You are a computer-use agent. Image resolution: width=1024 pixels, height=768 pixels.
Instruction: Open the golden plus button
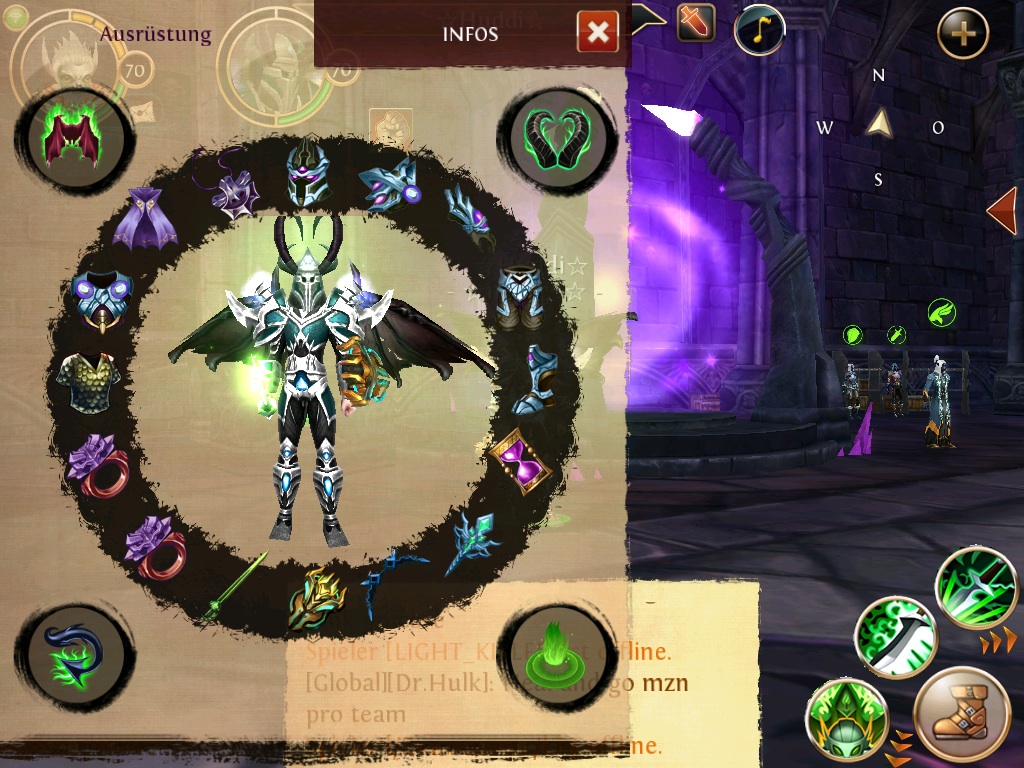pyautogui.click(x=962, y=34)
